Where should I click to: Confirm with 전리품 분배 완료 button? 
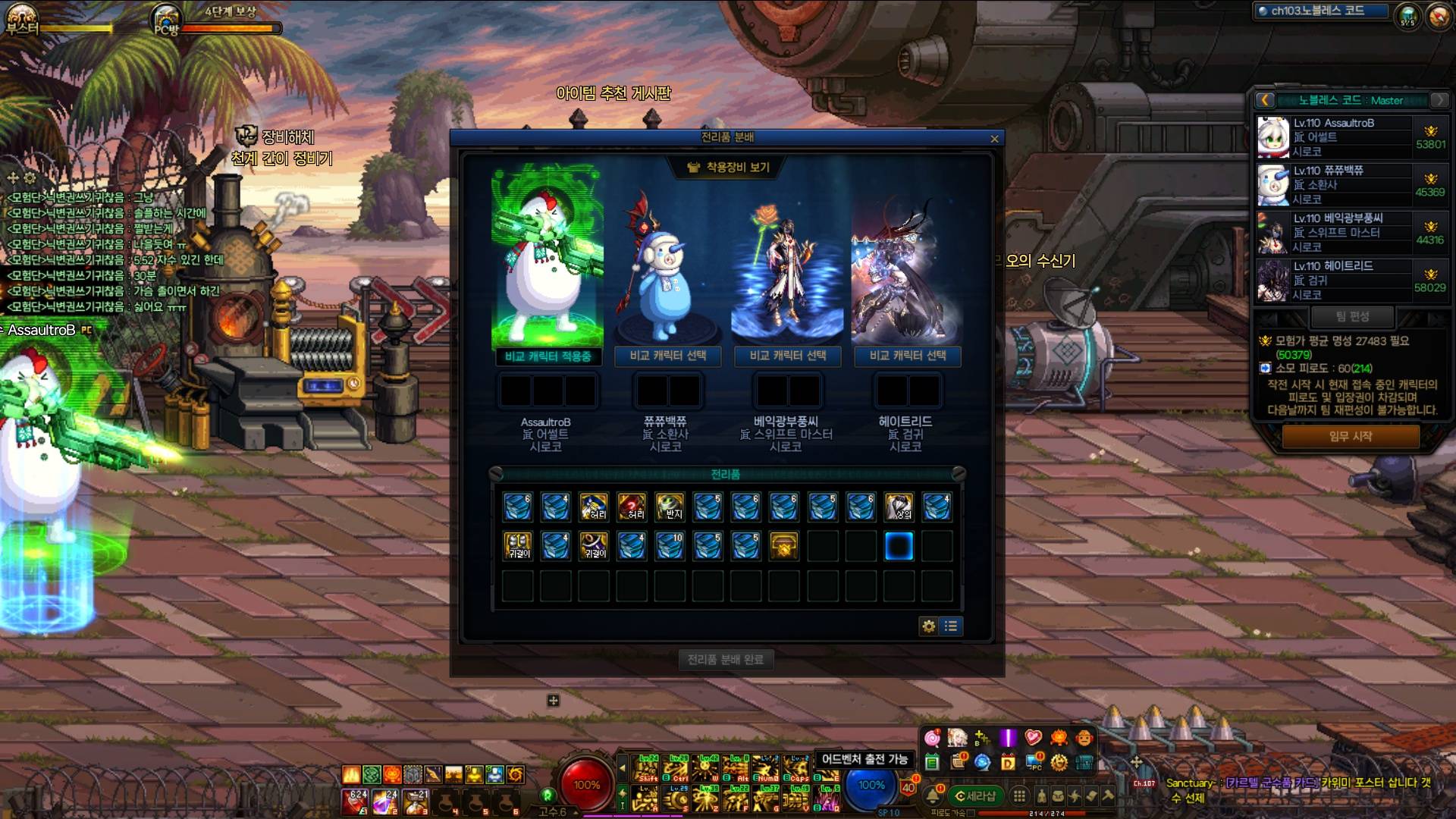click(725, 660)
